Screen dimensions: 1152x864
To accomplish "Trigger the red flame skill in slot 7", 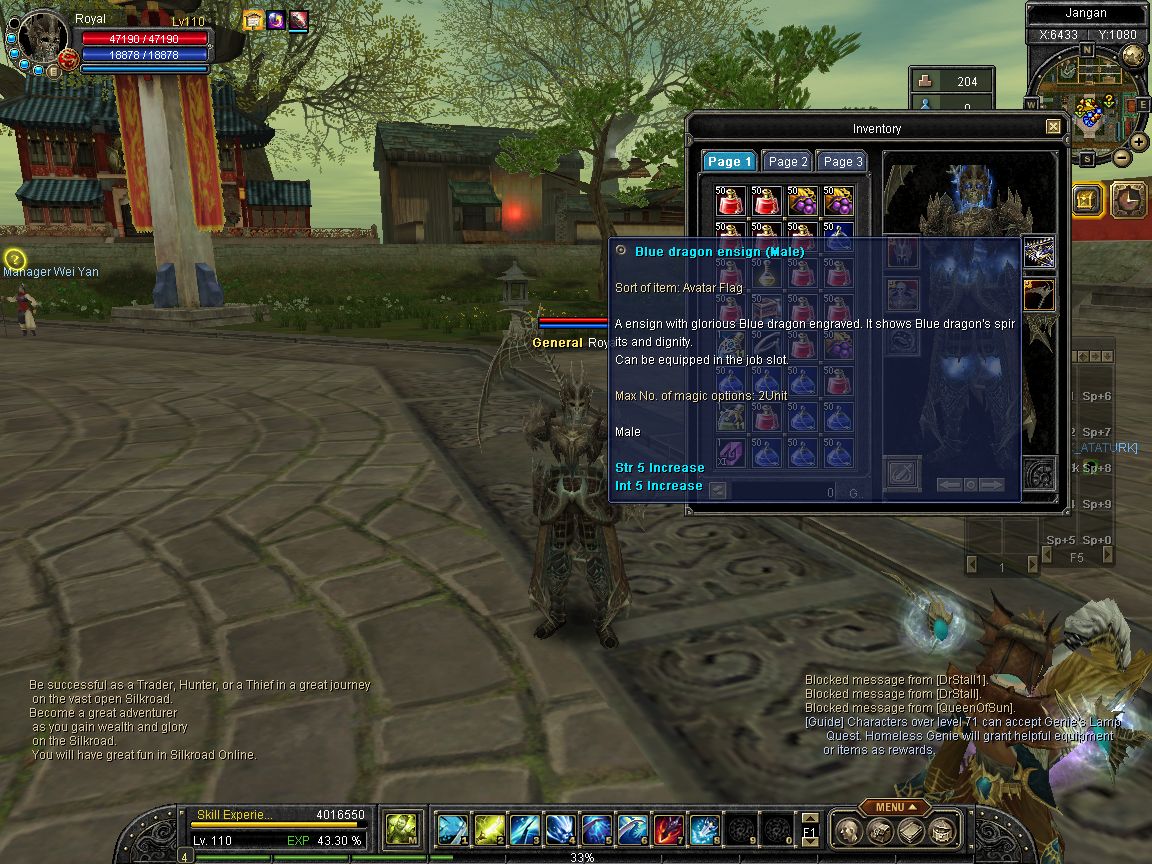I will tap(668, 829).
